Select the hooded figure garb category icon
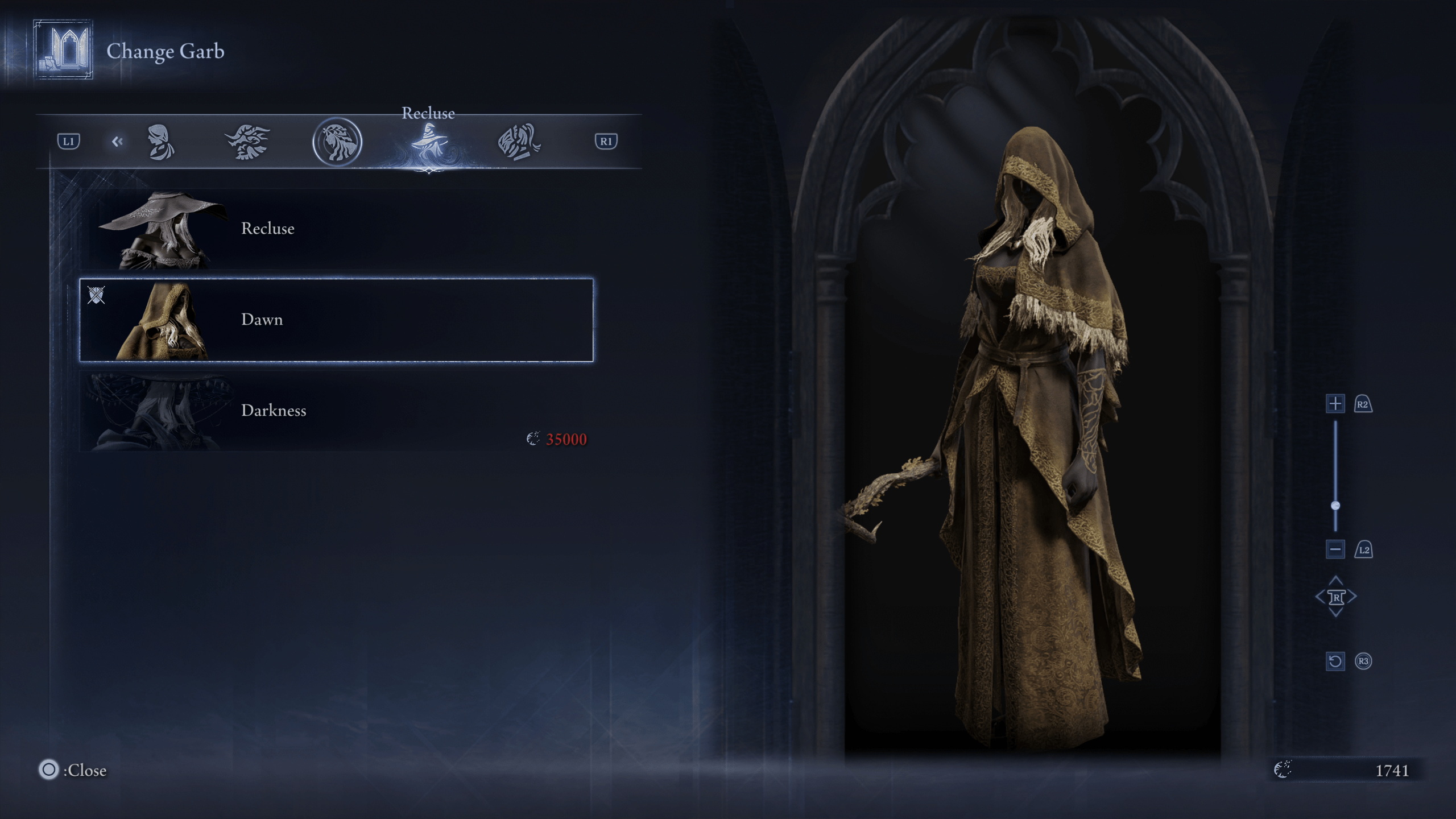The width and height of the screenshot is (1456, 819). [162, 141]
